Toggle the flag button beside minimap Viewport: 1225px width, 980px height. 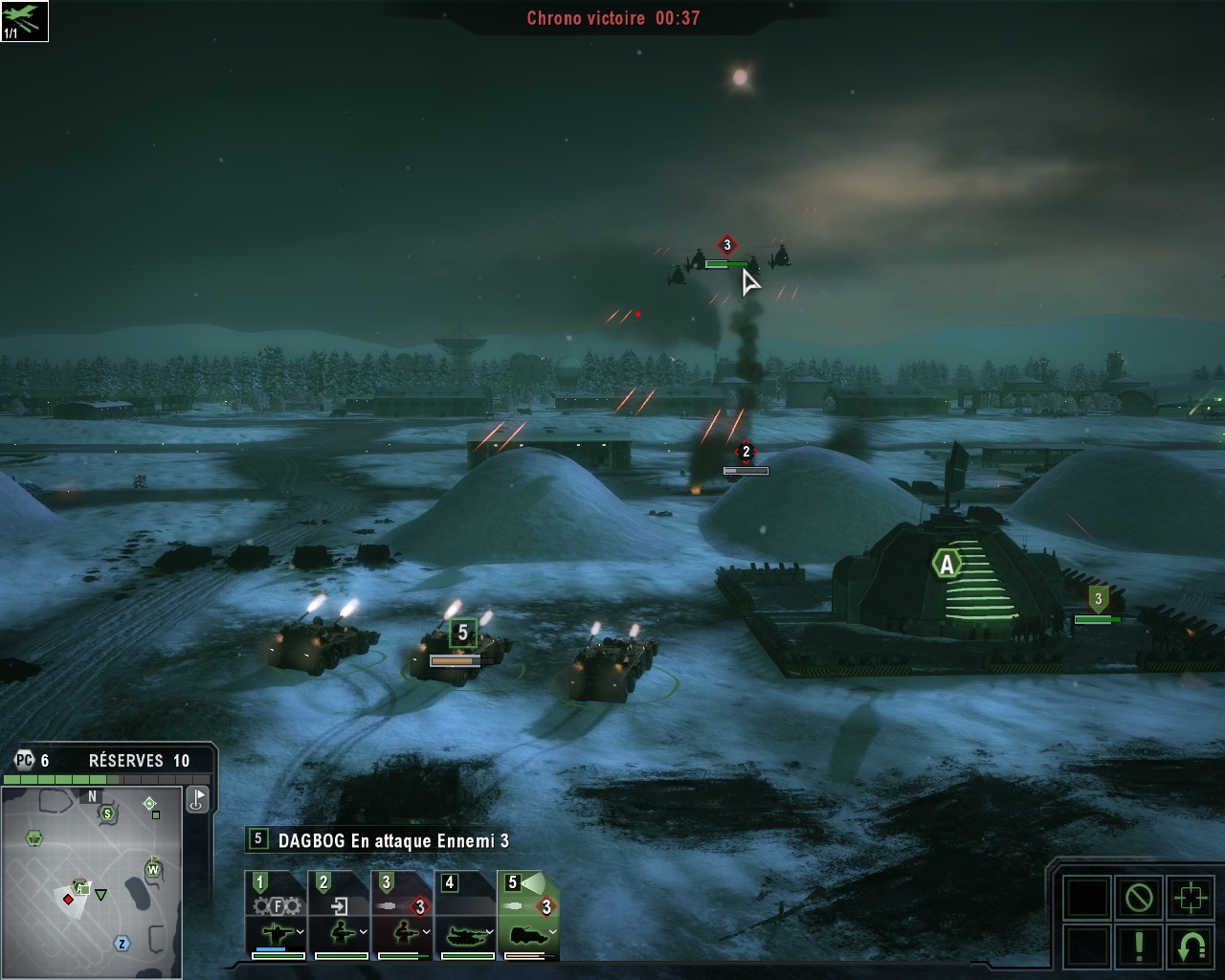pyautogui.click(x=197, y=799)
